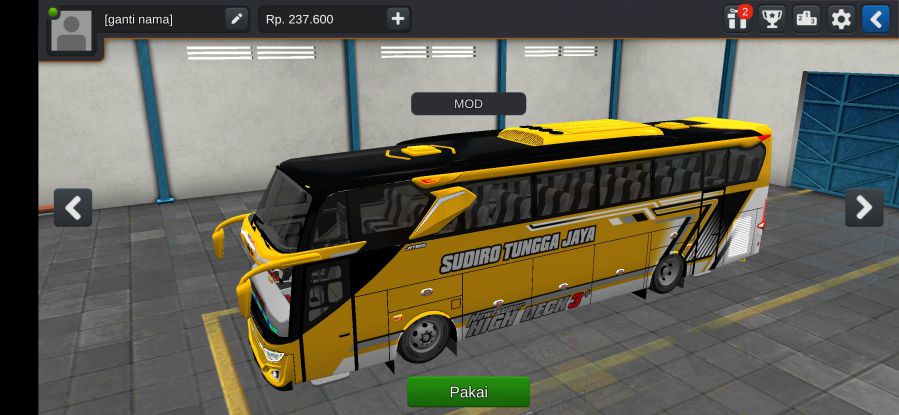Go back with the blue arrow button
This screenshot has height=415, width=899.
click(x=875, y=18)
